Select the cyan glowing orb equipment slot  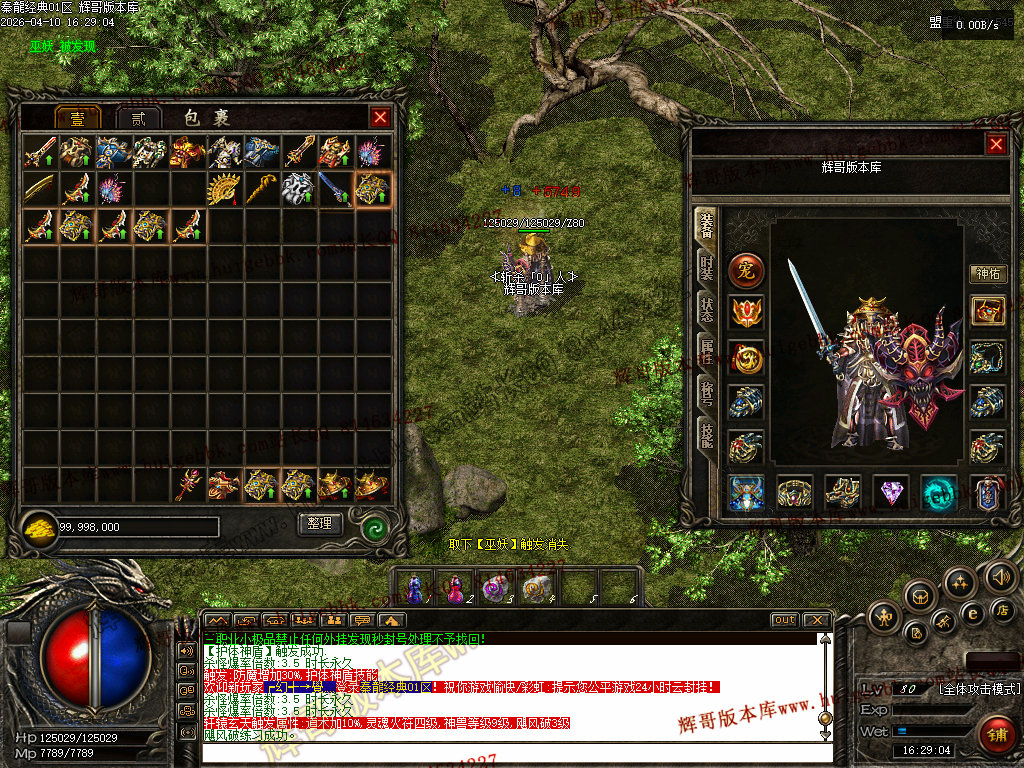pyautogui.click(x=939, y=492)
